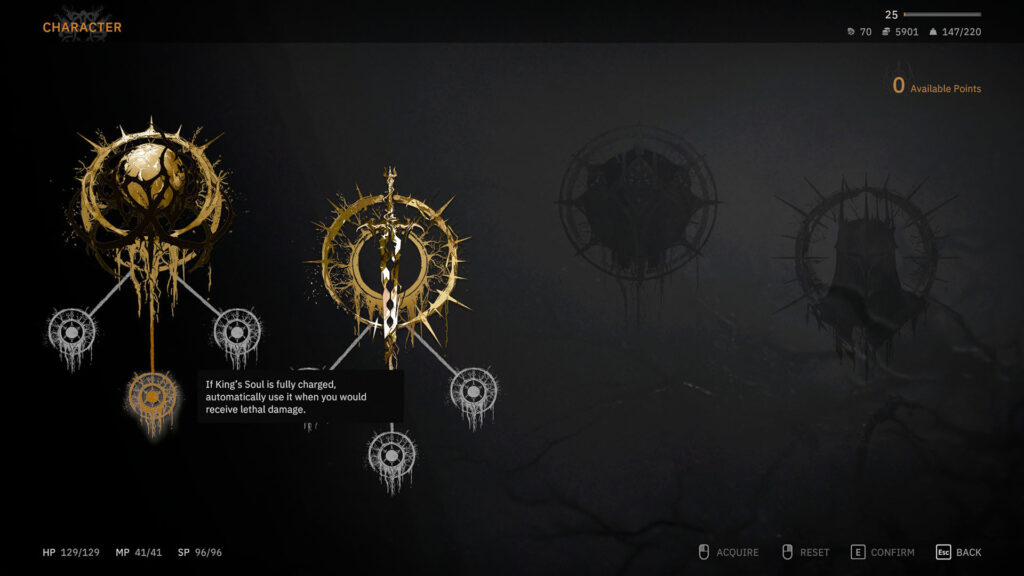Image resolution: width=1024 pixels, height=576 pixels.
Task: Select the silver node right of the sword
Action: pyautogui.click(x=474, y=389)
